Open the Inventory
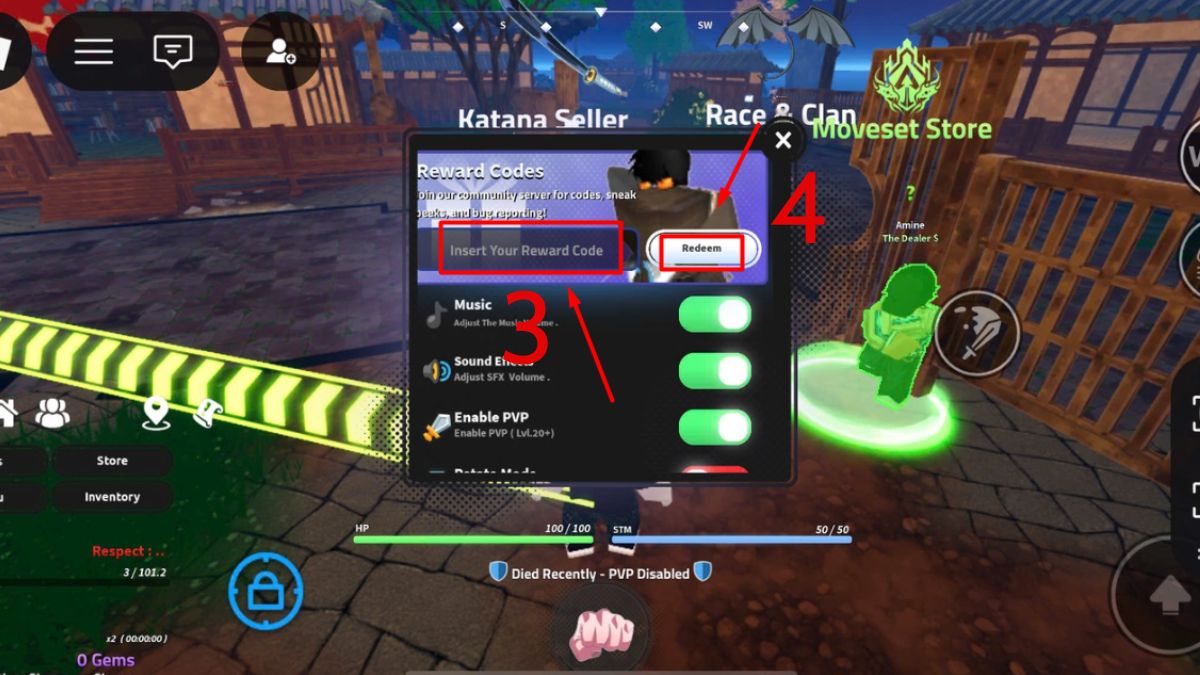 coord(111,497)
